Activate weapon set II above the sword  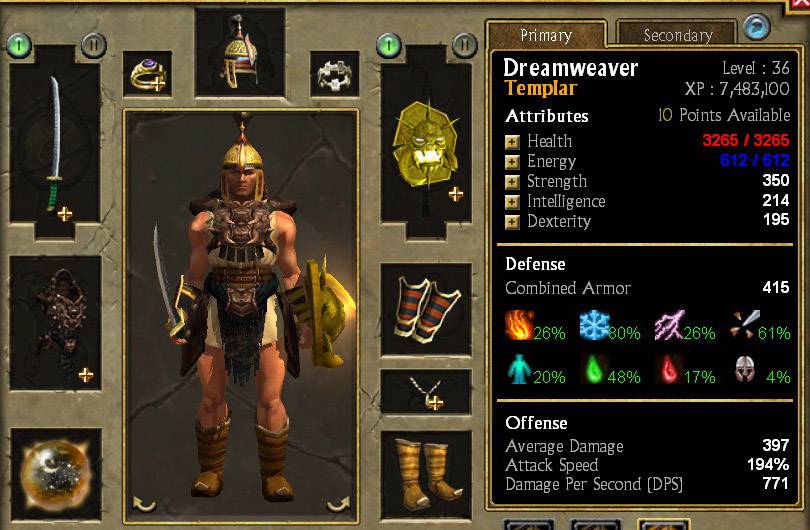[94, 44]
